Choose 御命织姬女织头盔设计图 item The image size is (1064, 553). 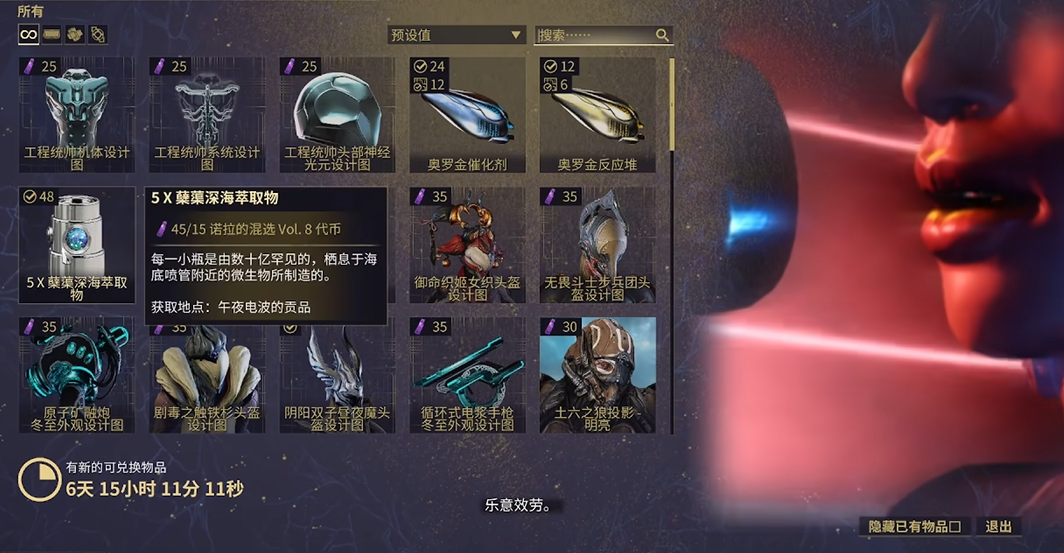[467, 245]
